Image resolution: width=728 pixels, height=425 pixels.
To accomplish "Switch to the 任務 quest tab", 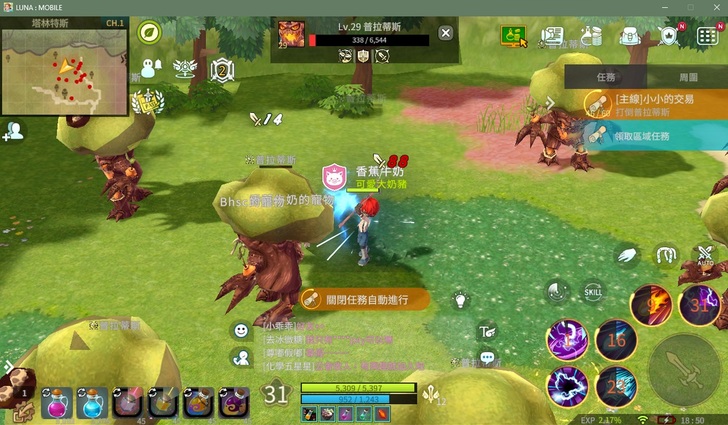I will tap(606, 76).
